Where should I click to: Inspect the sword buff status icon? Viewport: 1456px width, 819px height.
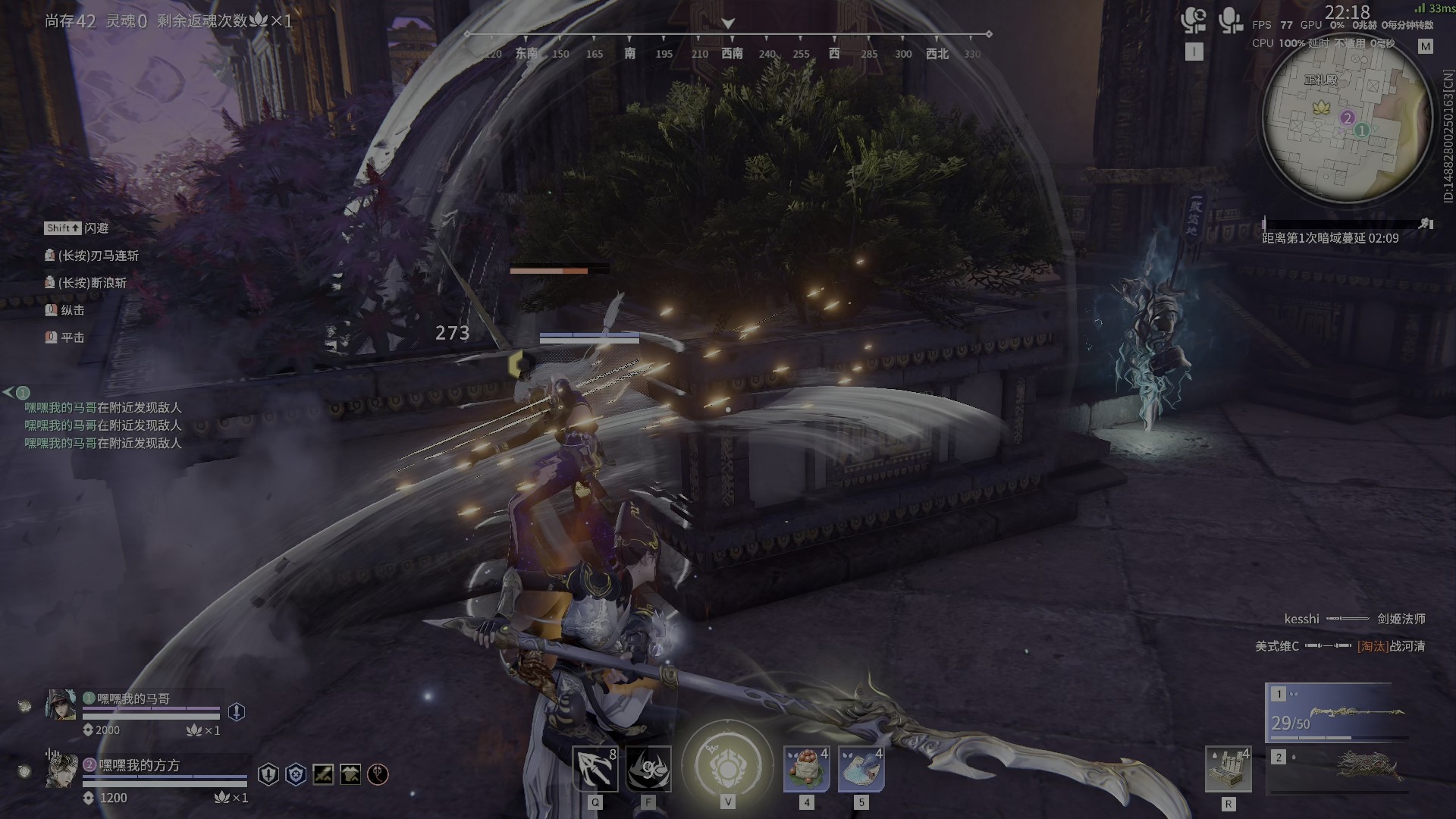pos(323,774)
